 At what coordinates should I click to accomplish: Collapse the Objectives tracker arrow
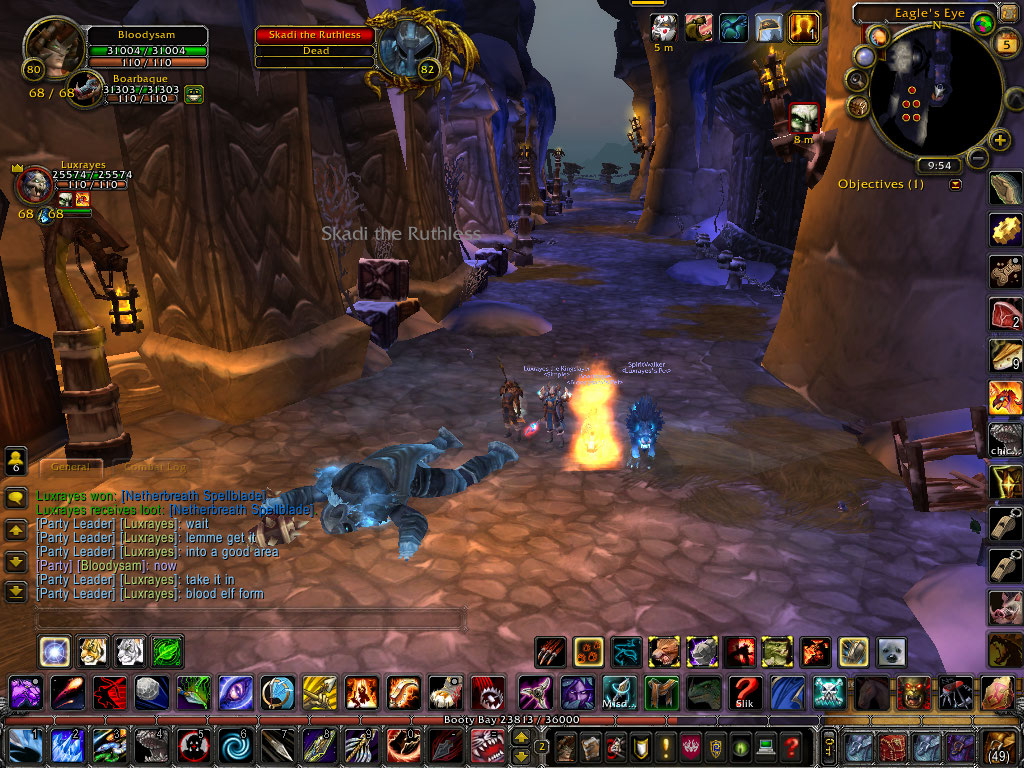coord(955,184)
